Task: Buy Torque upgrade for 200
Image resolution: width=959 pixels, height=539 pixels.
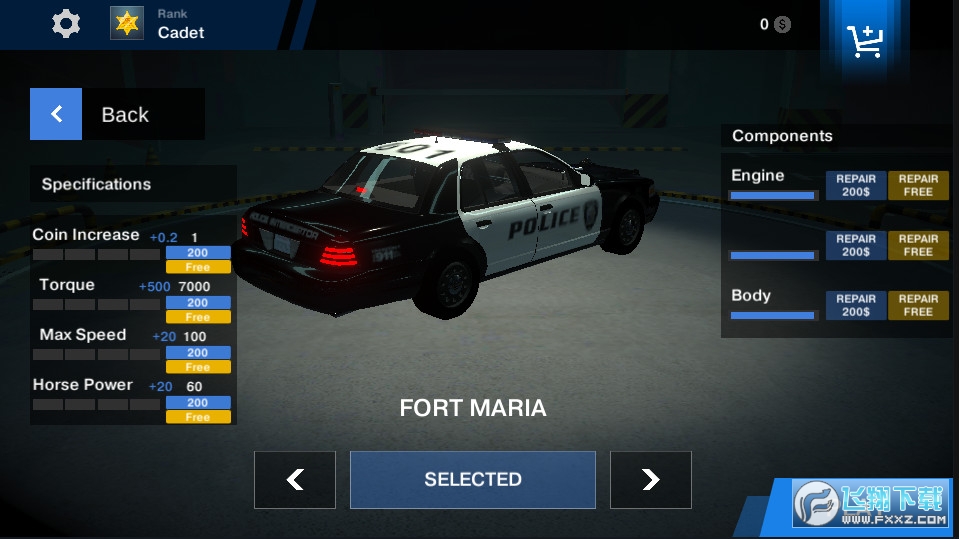Action: point(198,303)
